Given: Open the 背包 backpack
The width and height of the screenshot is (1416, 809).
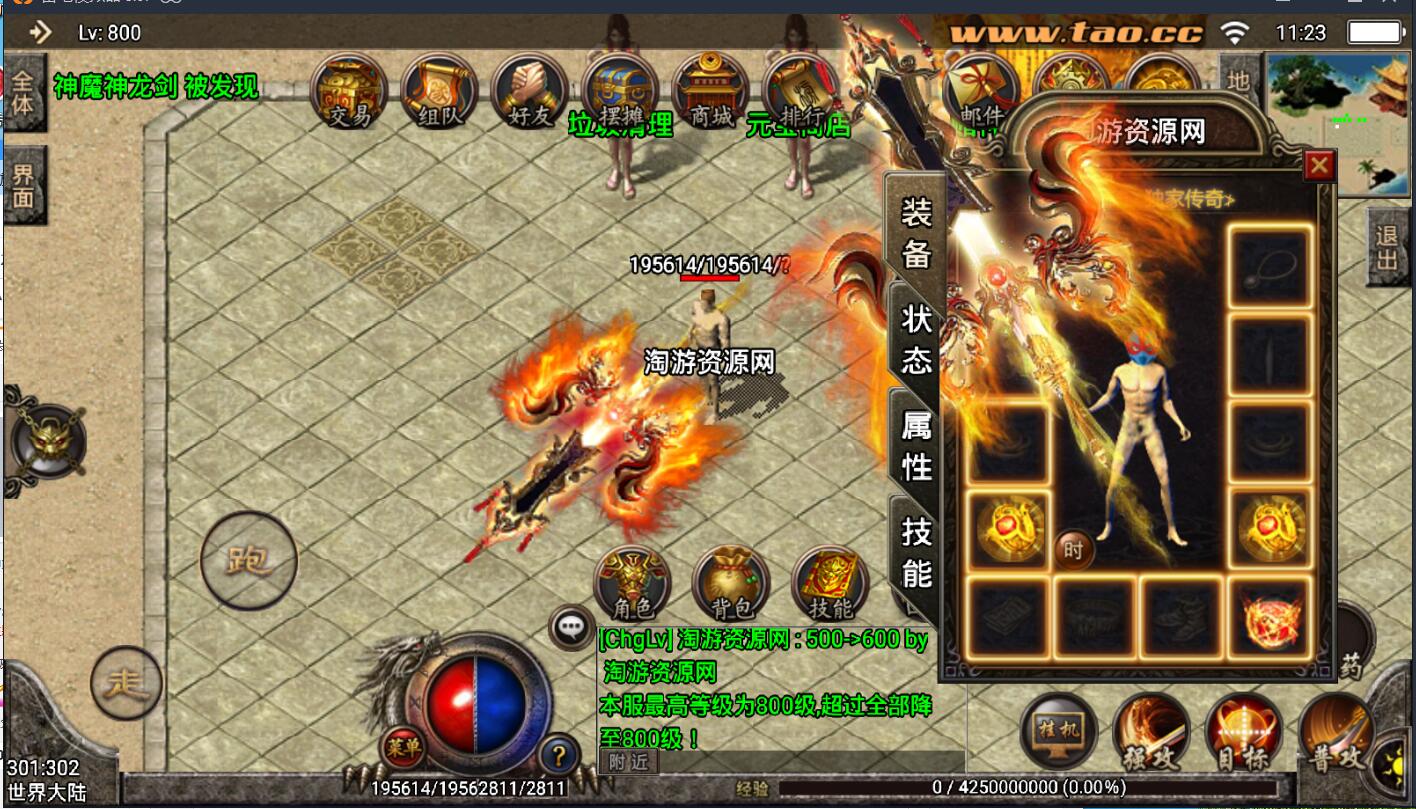Looking at the screenshot, I should click(x=731, y=584).
